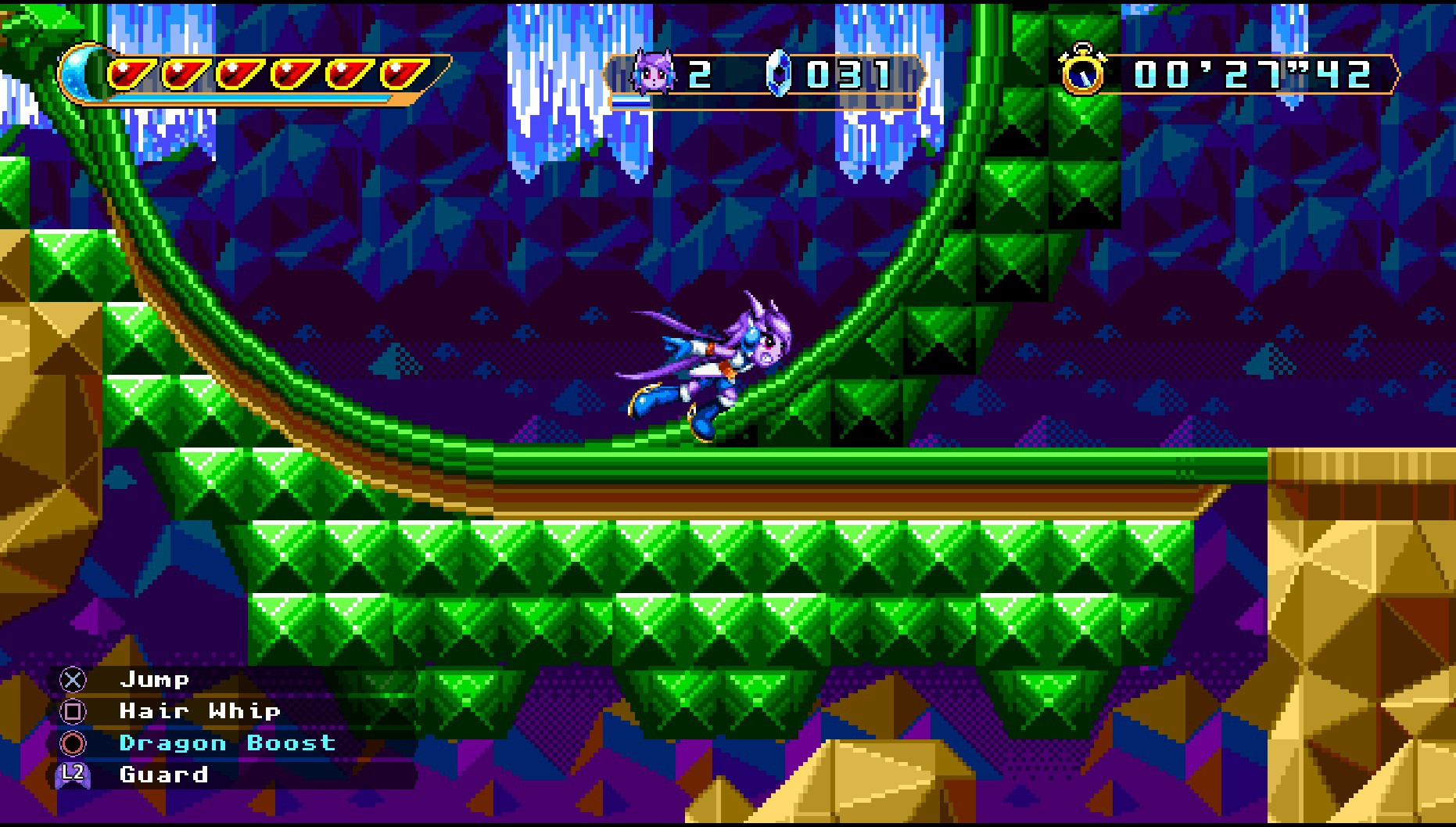Click the Guard label text
Screen dimensions: 1456x827
[x=163, y=775]
